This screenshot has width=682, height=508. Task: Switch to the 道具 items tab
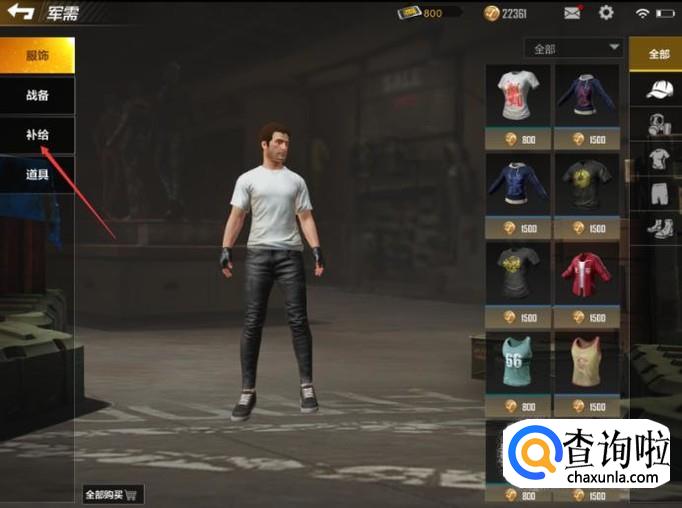coord(37,174)
